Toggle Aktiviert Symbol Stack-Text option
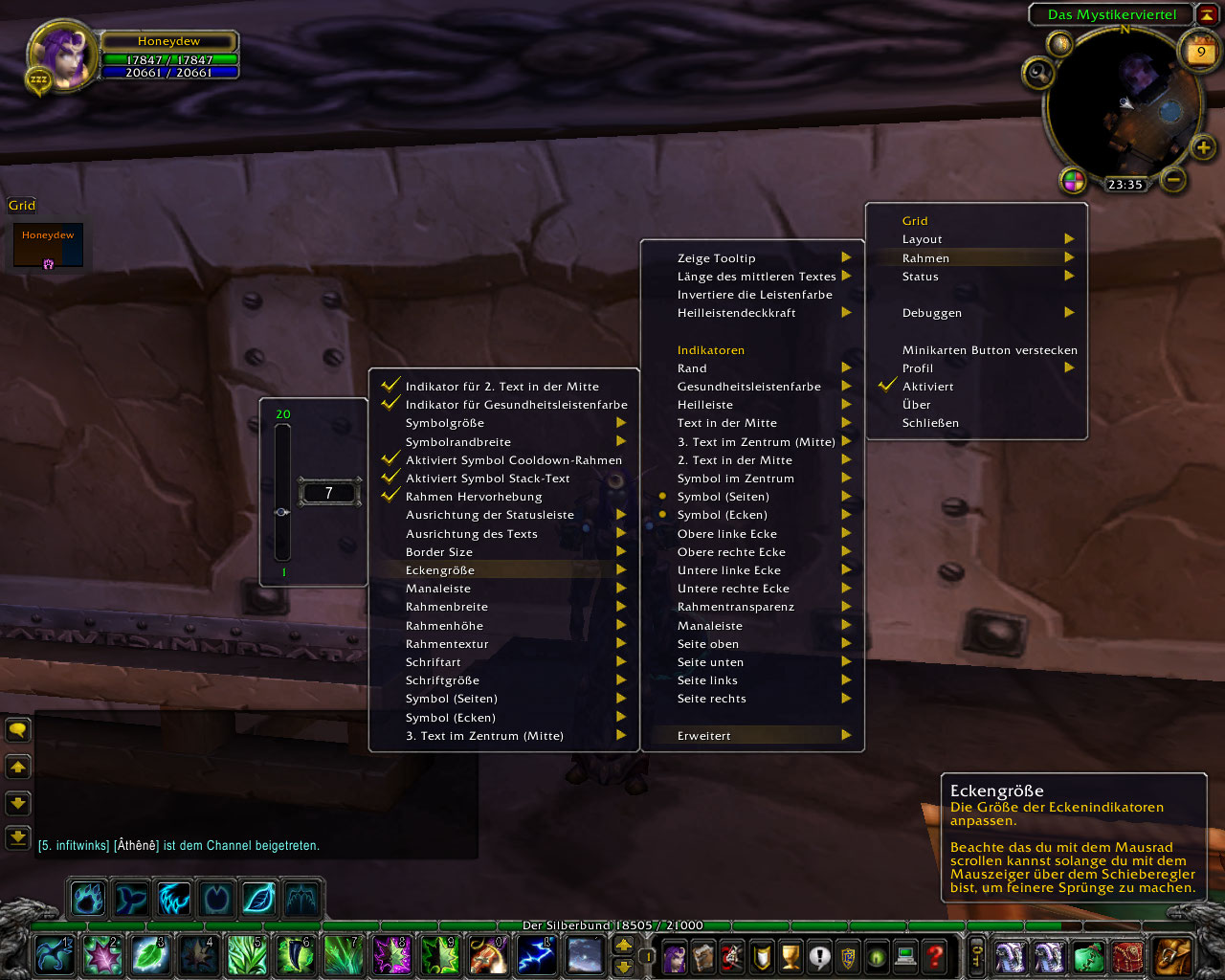This screenshot has height=980, width=1225. pyautogui.click(x=487, y=479)
